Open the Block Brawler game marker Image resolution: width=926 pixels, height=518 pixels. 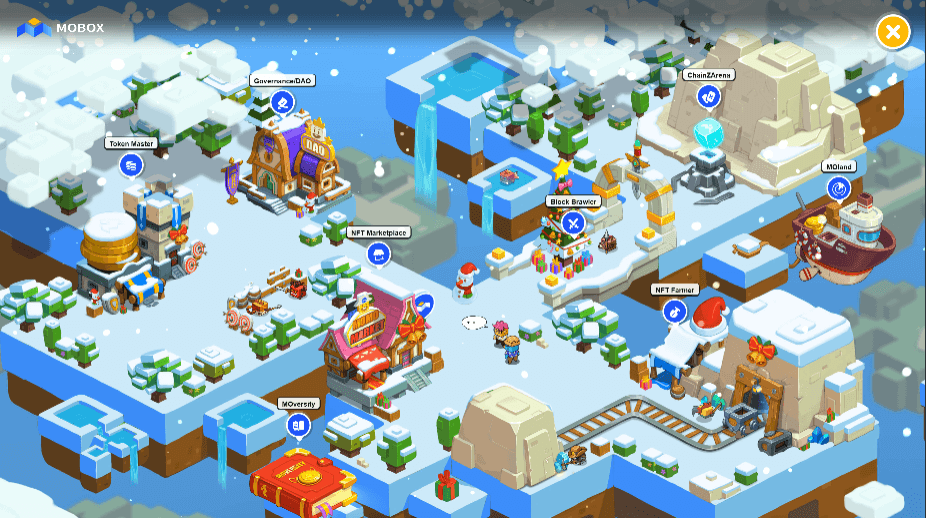[x=572, y=223]
